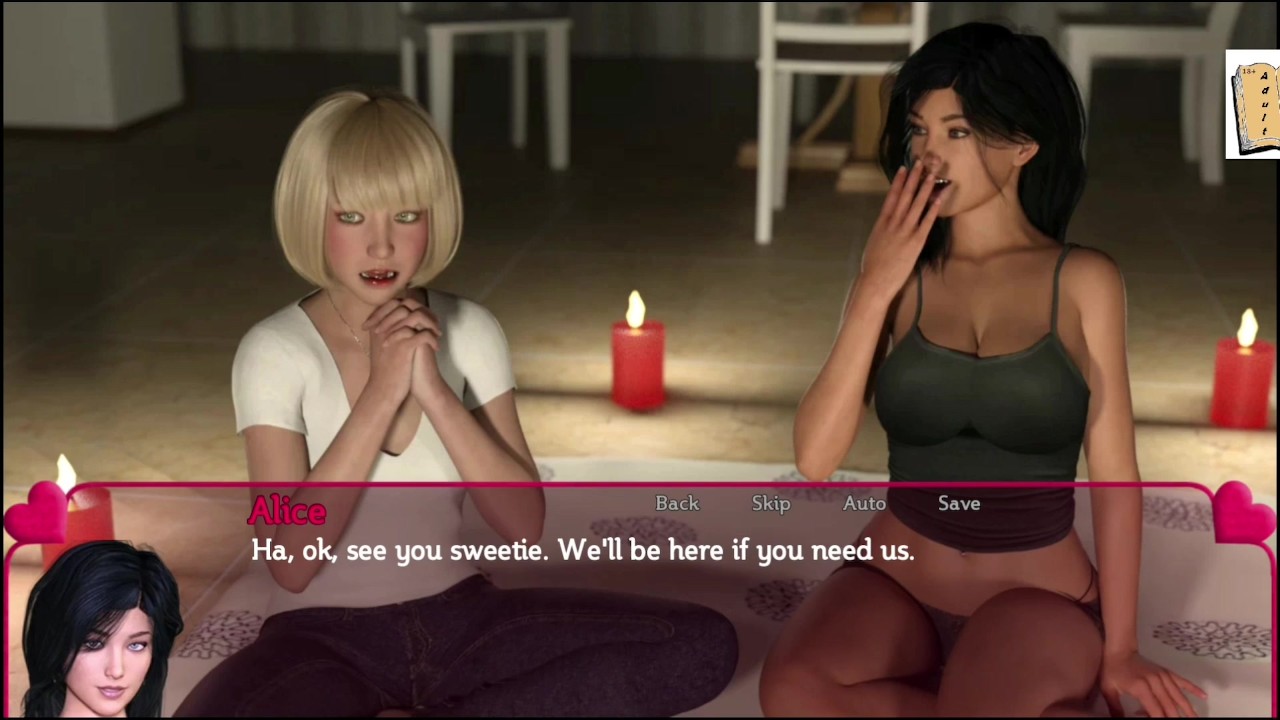This screenshot has height=720, width=1280.
Task: Click the Adult book logo overlay
Action: click(1254, 105)
